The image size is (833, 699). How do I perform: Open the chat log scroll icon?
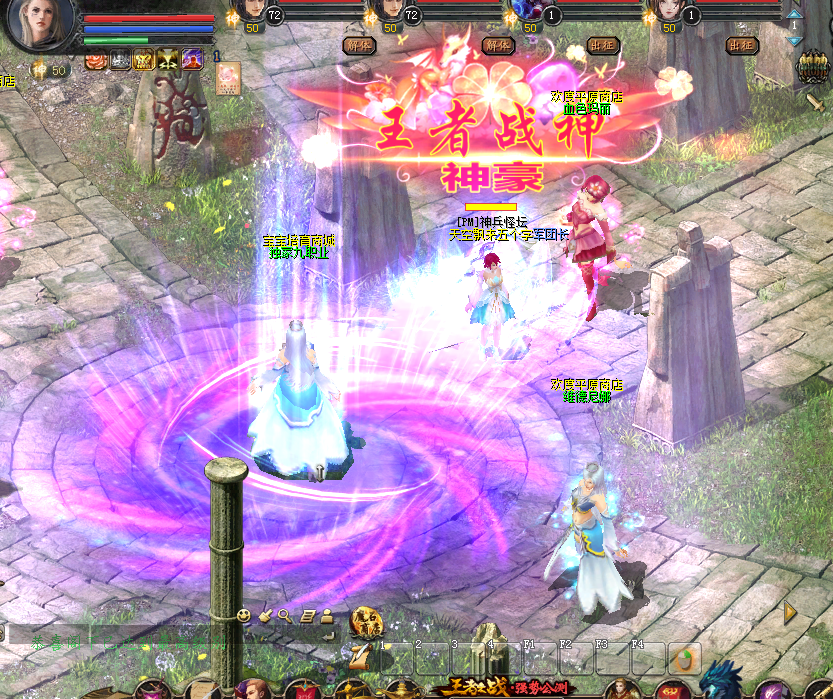click(308, 615)
